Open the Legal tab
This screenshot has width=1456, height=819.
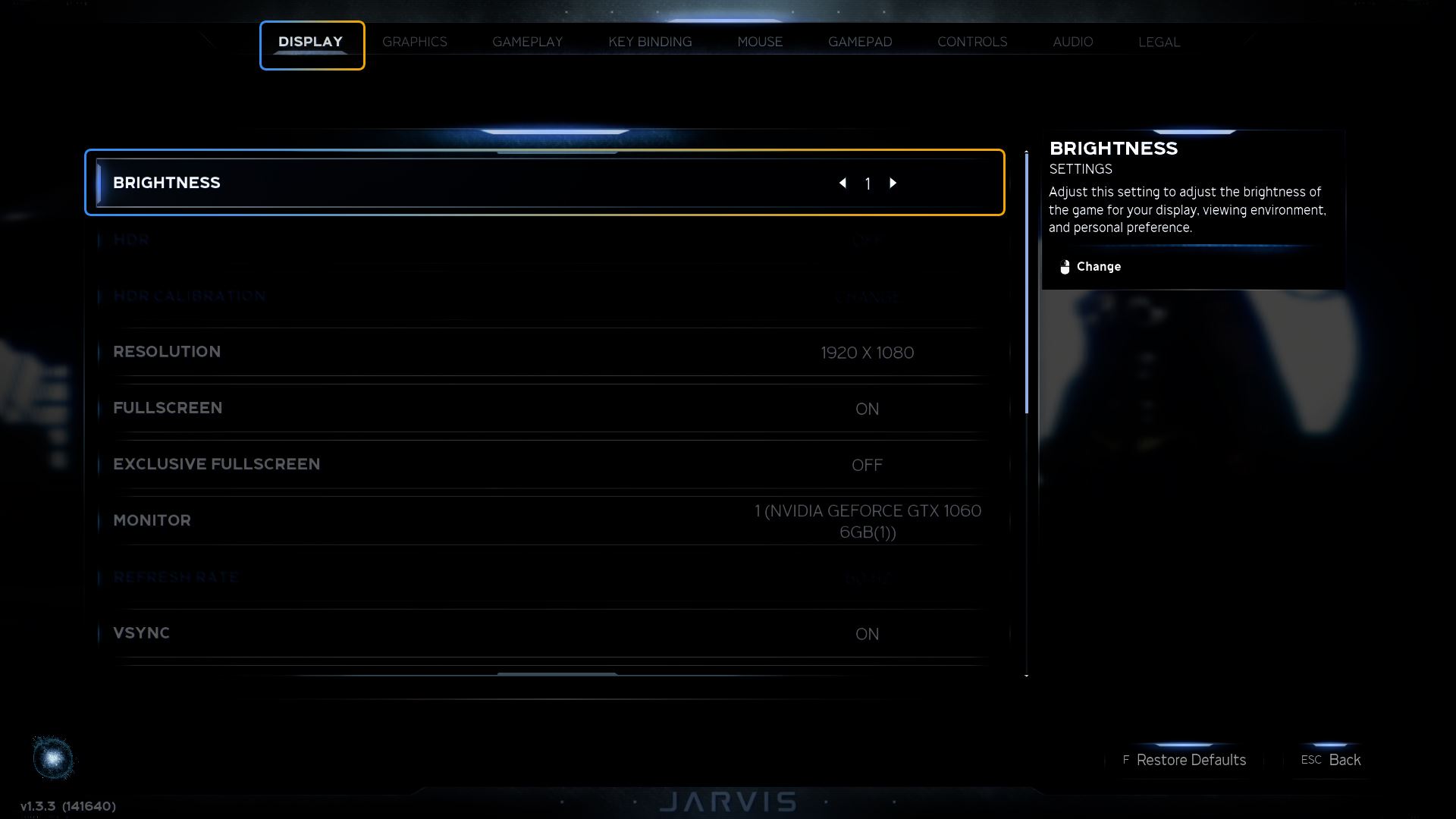(x=1159, y=42)
